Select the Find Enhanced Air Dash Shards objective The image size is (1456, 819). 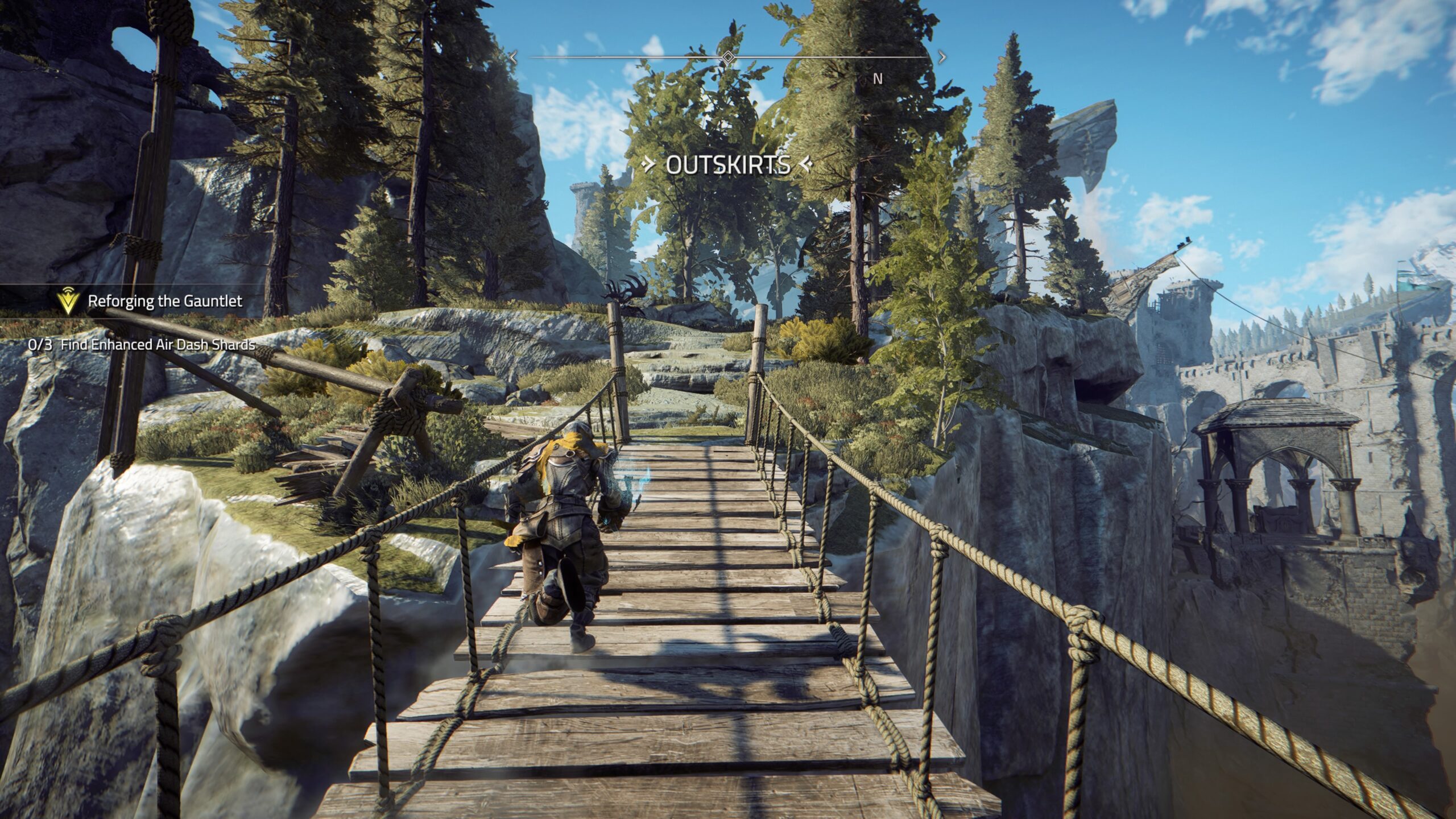tap(158, 345)
